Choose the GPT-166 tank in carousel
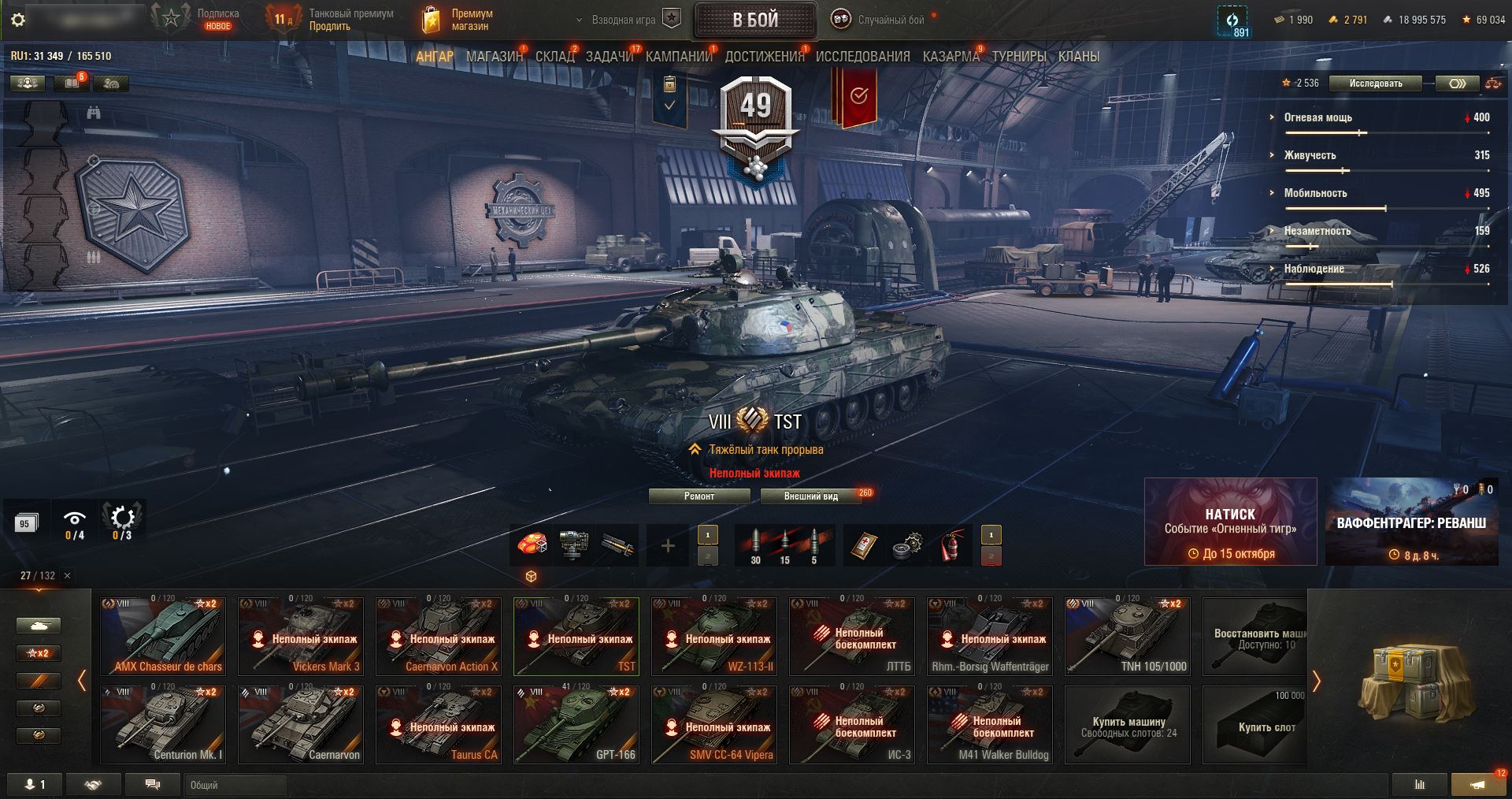The image size is (1512, 799). (x=576, y=725)
